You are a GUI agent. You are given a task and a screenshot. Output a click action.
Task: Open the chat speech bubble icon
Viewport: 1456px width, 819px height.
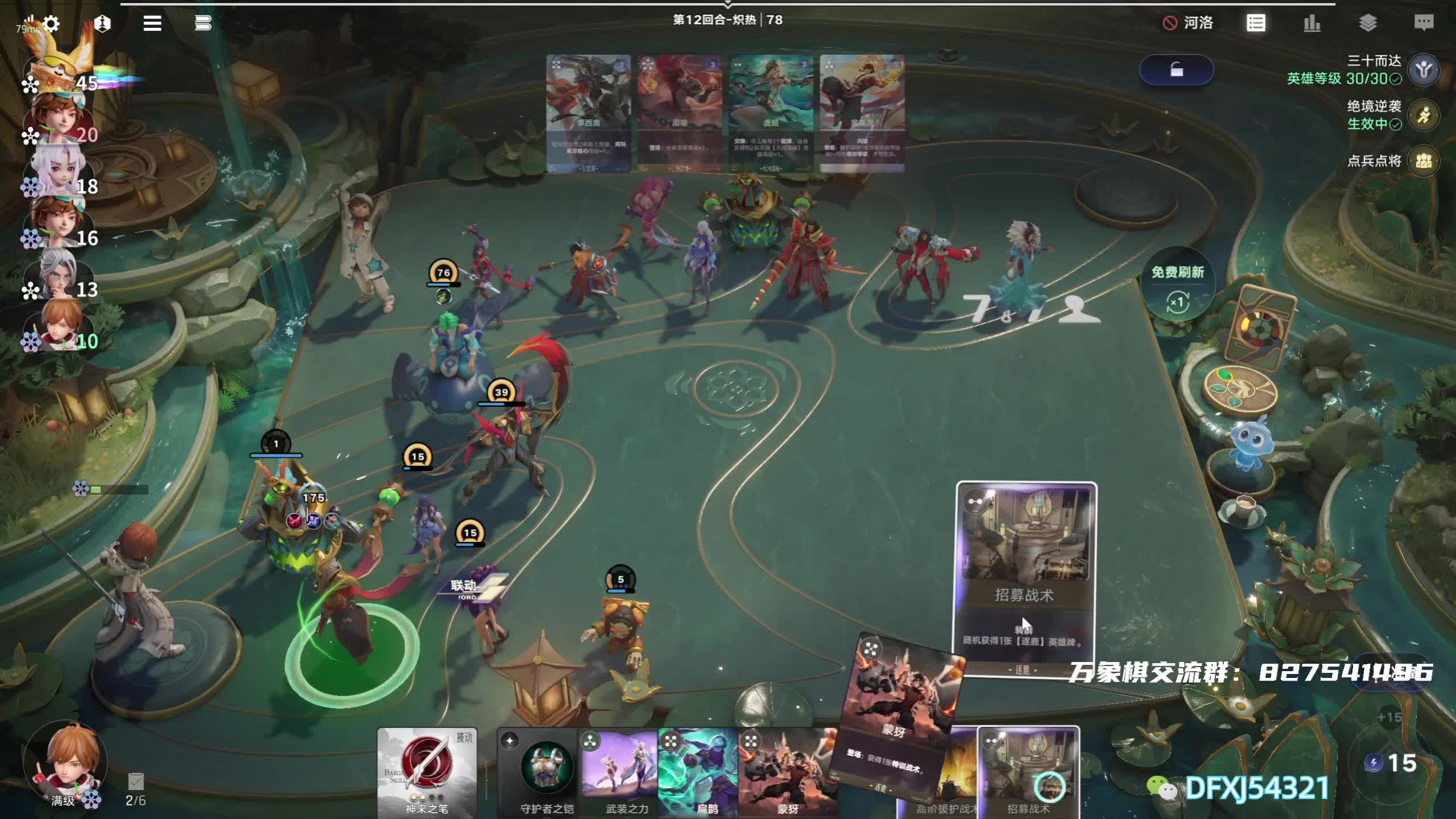point(1423,23)
